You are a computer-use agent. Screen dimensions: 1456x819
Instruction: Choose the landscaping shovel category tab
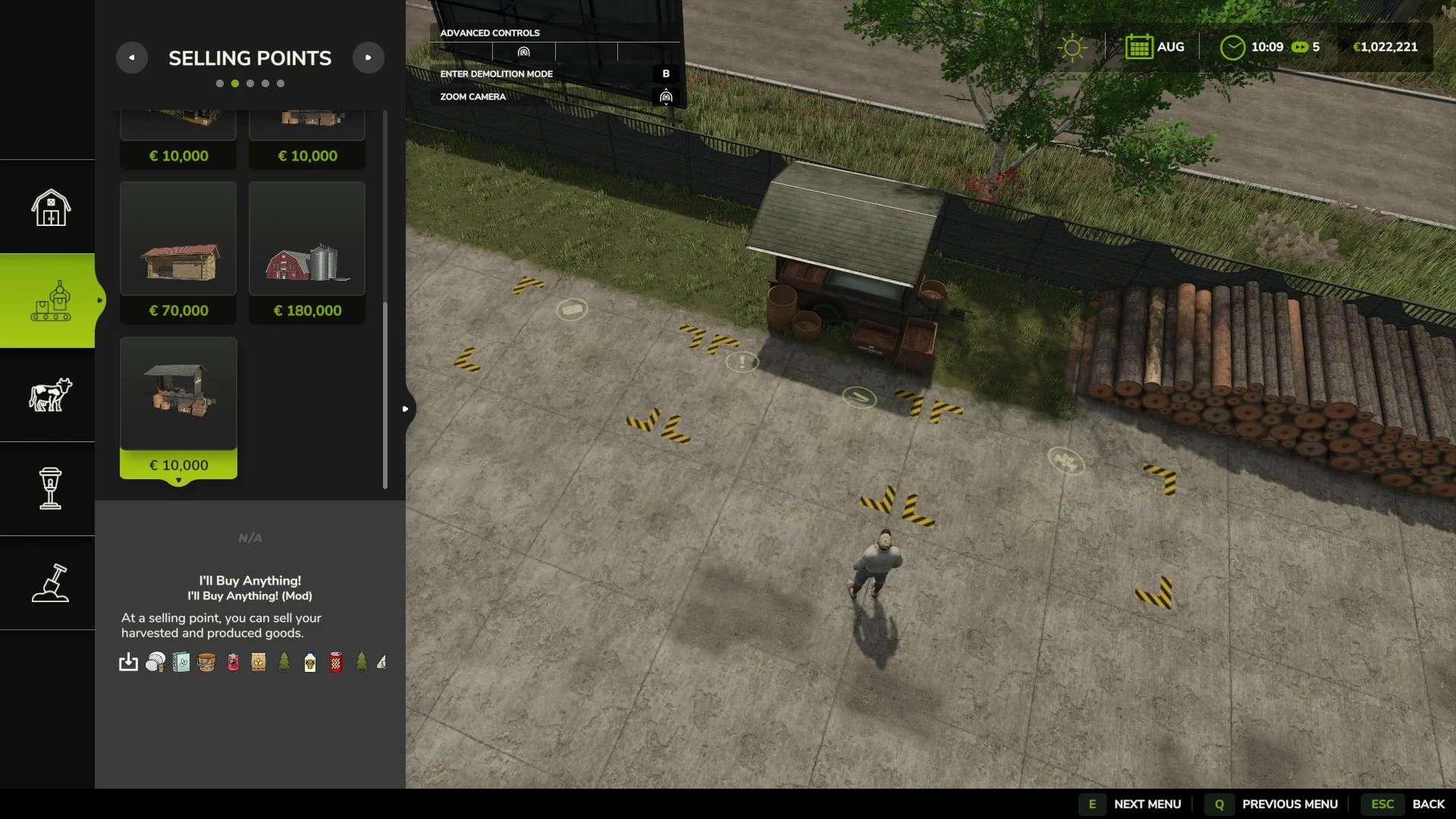(x=50, y=582)
